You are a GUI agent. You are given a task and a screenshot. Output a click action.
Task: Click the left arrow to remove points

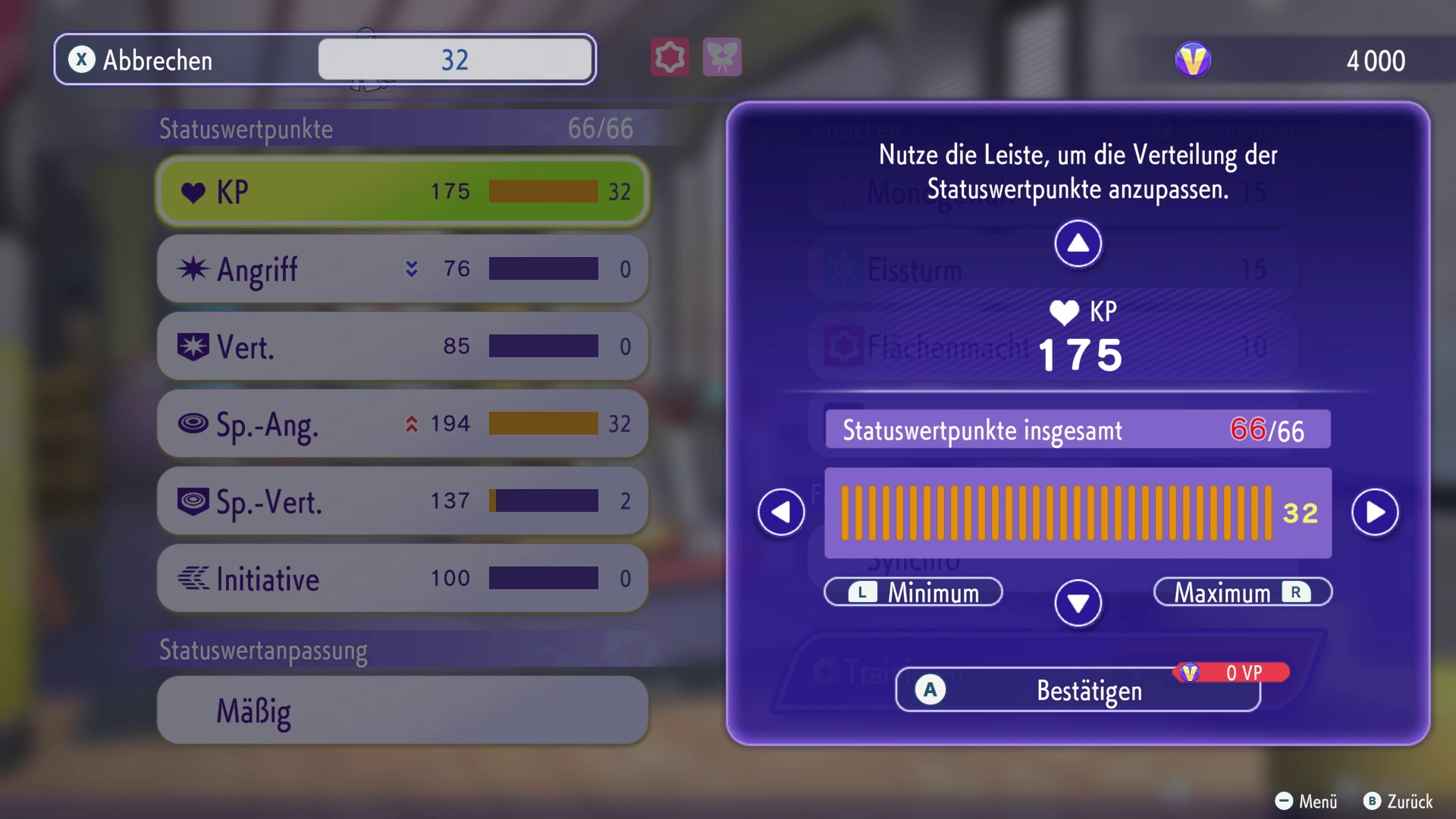pyautogui.click(x=780, y=512)
